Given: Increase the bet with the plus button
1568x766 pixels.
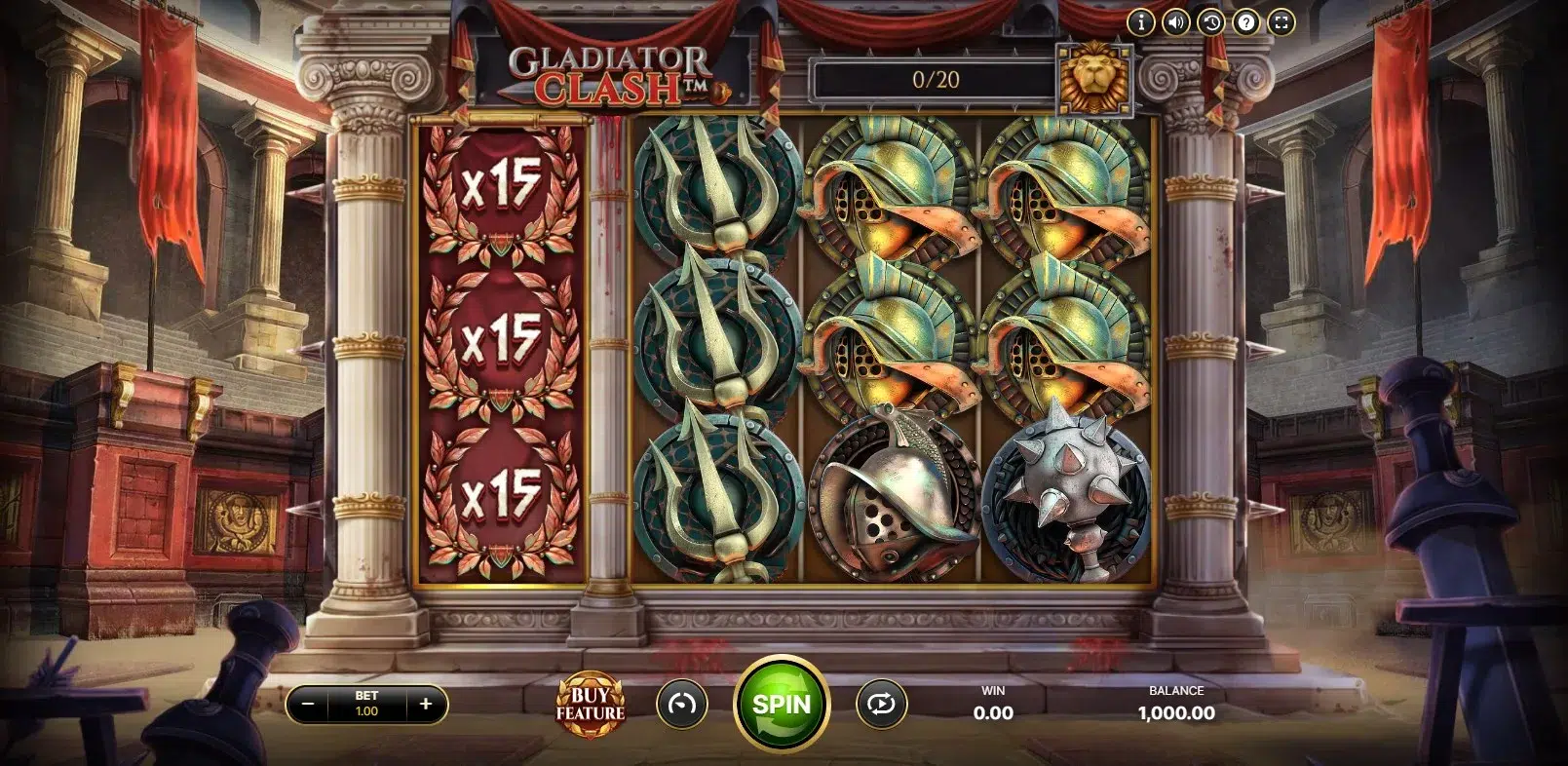Looking at the screenshot, I should [x=426, y=704].
